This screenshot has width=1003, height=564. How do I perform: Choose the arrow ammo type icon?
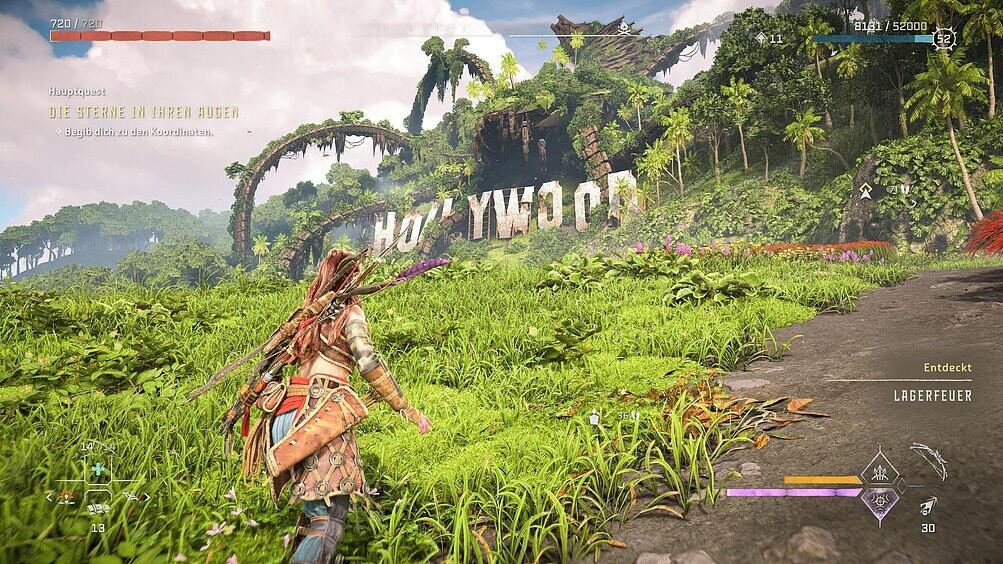(x=928, y=506)
